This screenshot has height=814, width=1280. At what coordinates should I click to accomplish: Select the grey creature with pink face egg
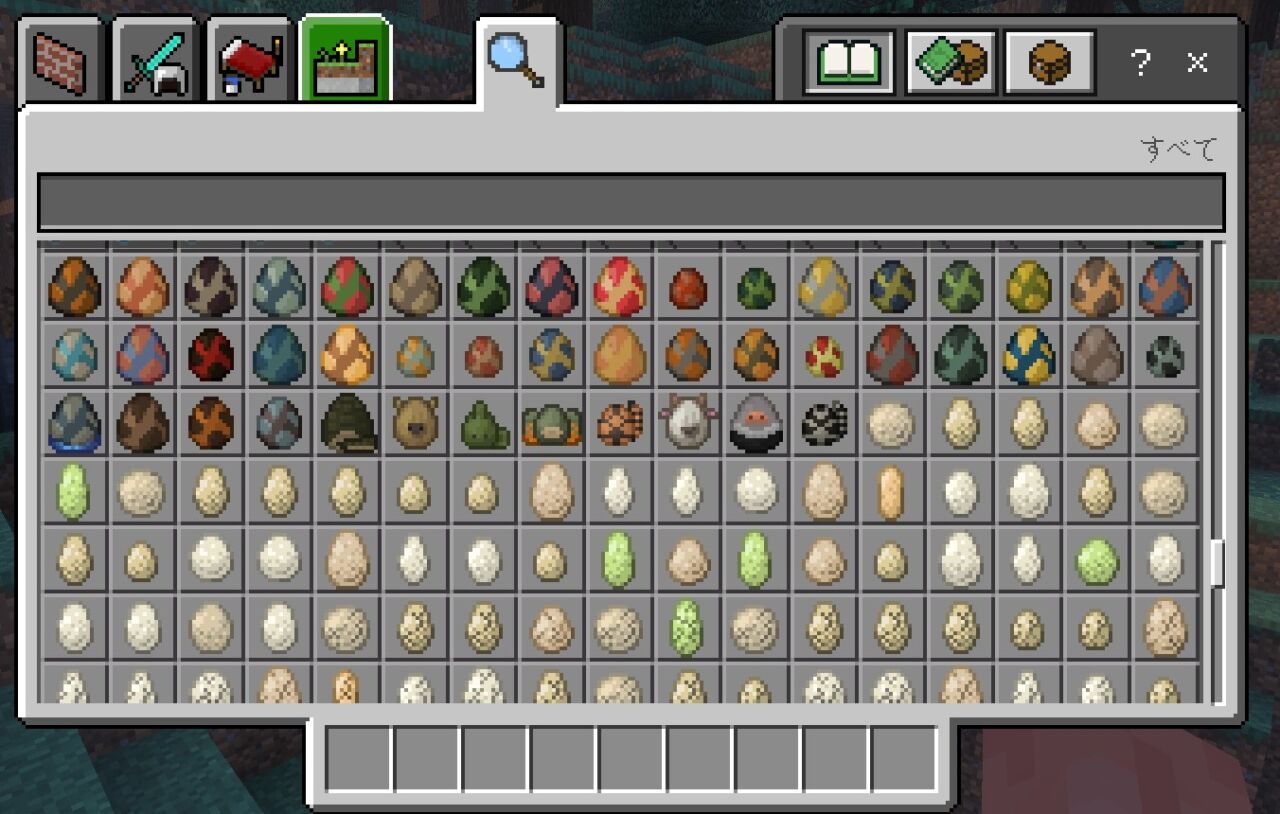(755, 423)
